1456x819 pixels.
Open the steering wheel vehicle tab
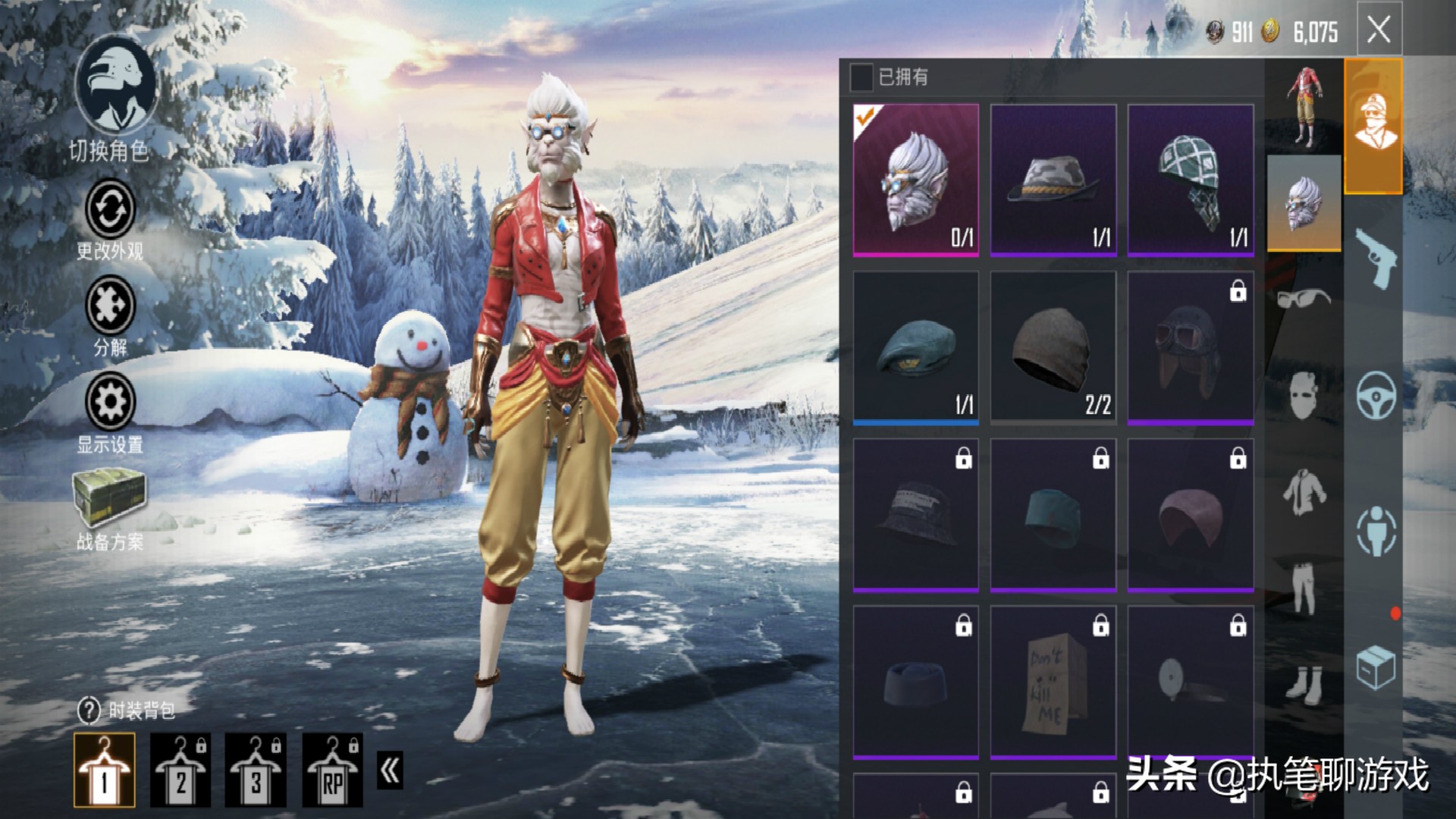[x=1375, y=394]
